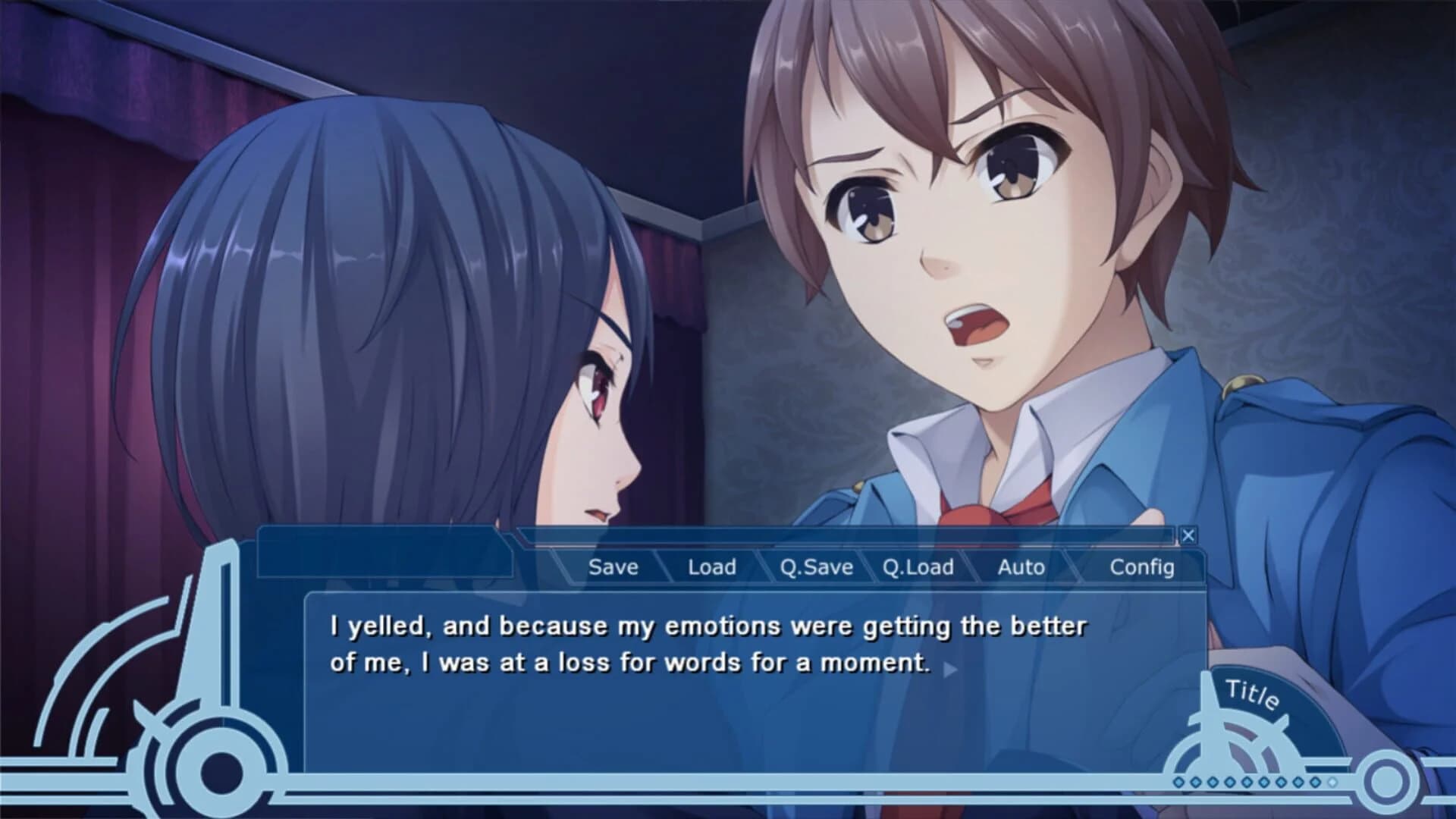Perform a quick save with Q.Save
The height and width of the screenshot is (819, 1456).
(x=817, y=566)
